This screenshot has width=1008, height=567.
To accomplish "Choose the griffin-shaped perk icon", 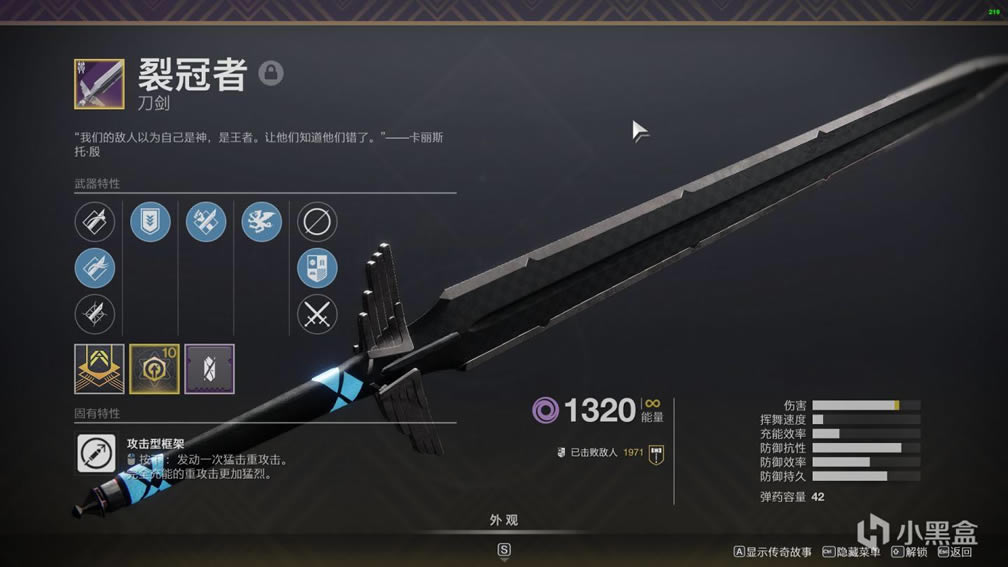I will click(x=262, y=222).
